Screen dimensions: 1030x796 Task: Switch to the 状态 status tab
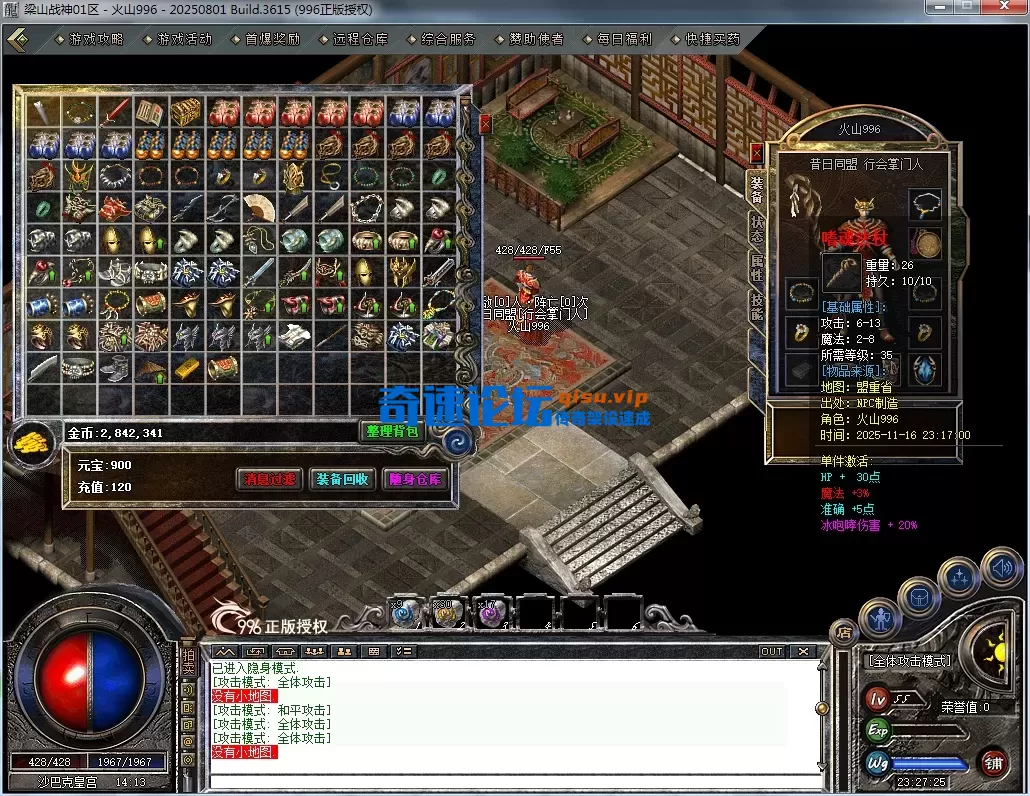[x=757, y=227]
